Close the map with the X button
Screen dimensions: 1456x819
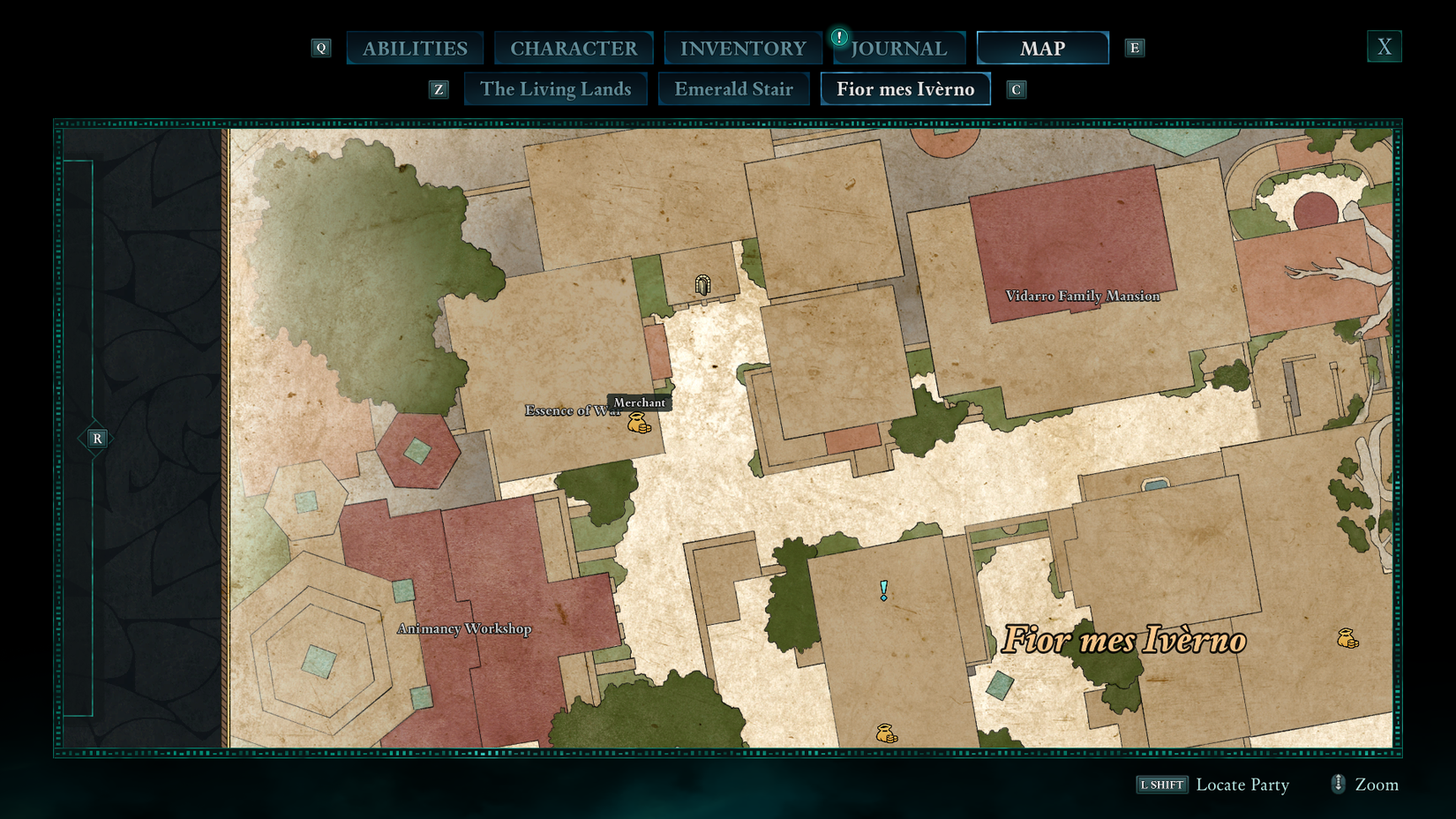point(1384,46)
